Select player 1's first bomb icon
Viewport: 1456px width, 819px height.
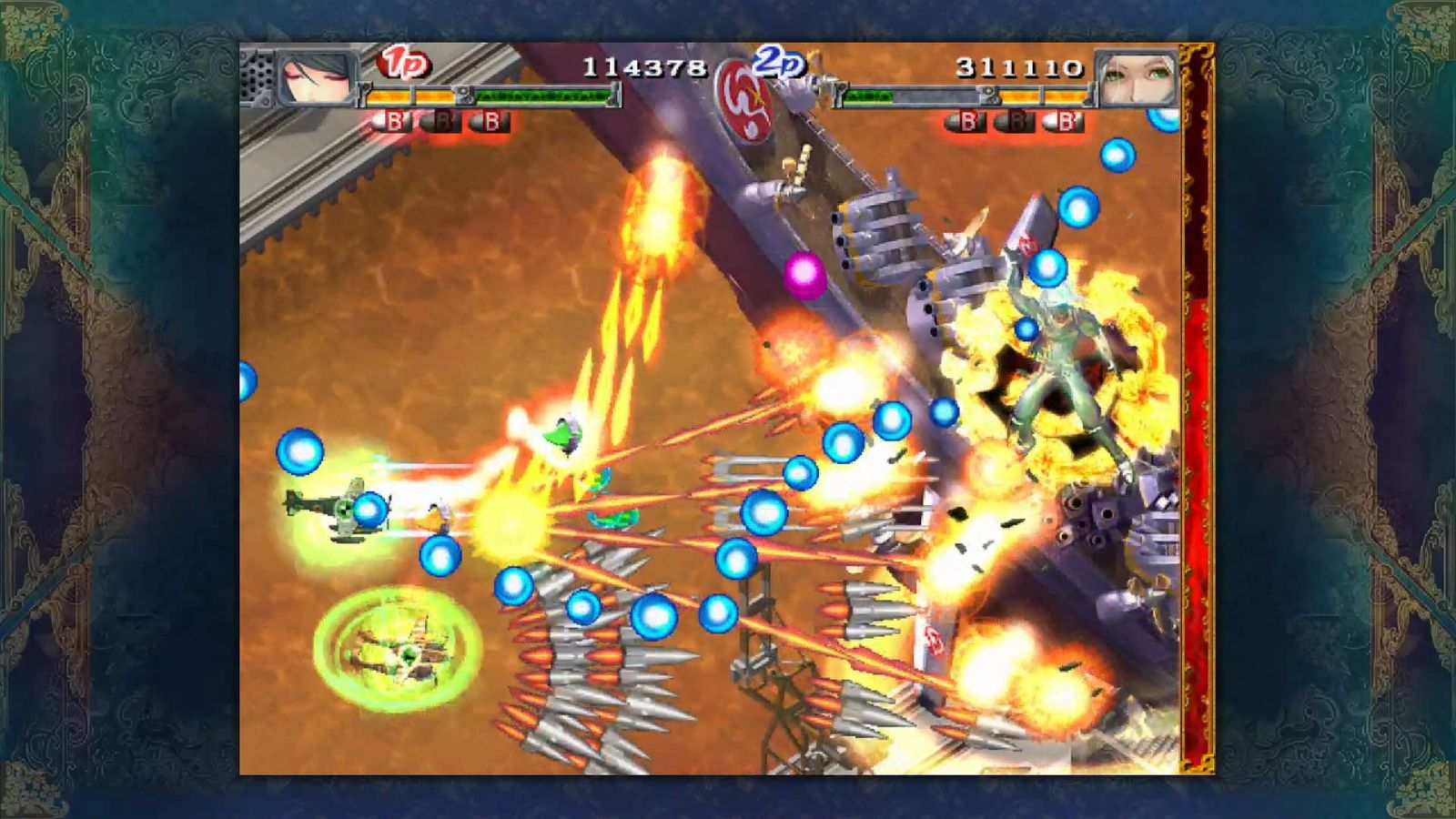[x=393, y=119]
